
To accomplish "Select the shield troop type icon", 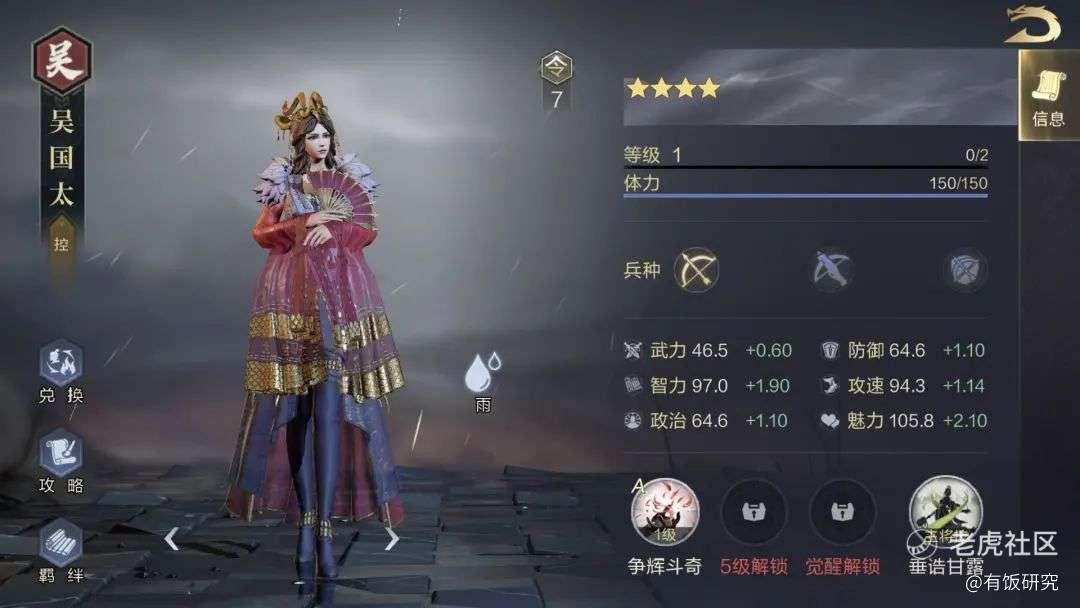I will click(x=965, y=270).
